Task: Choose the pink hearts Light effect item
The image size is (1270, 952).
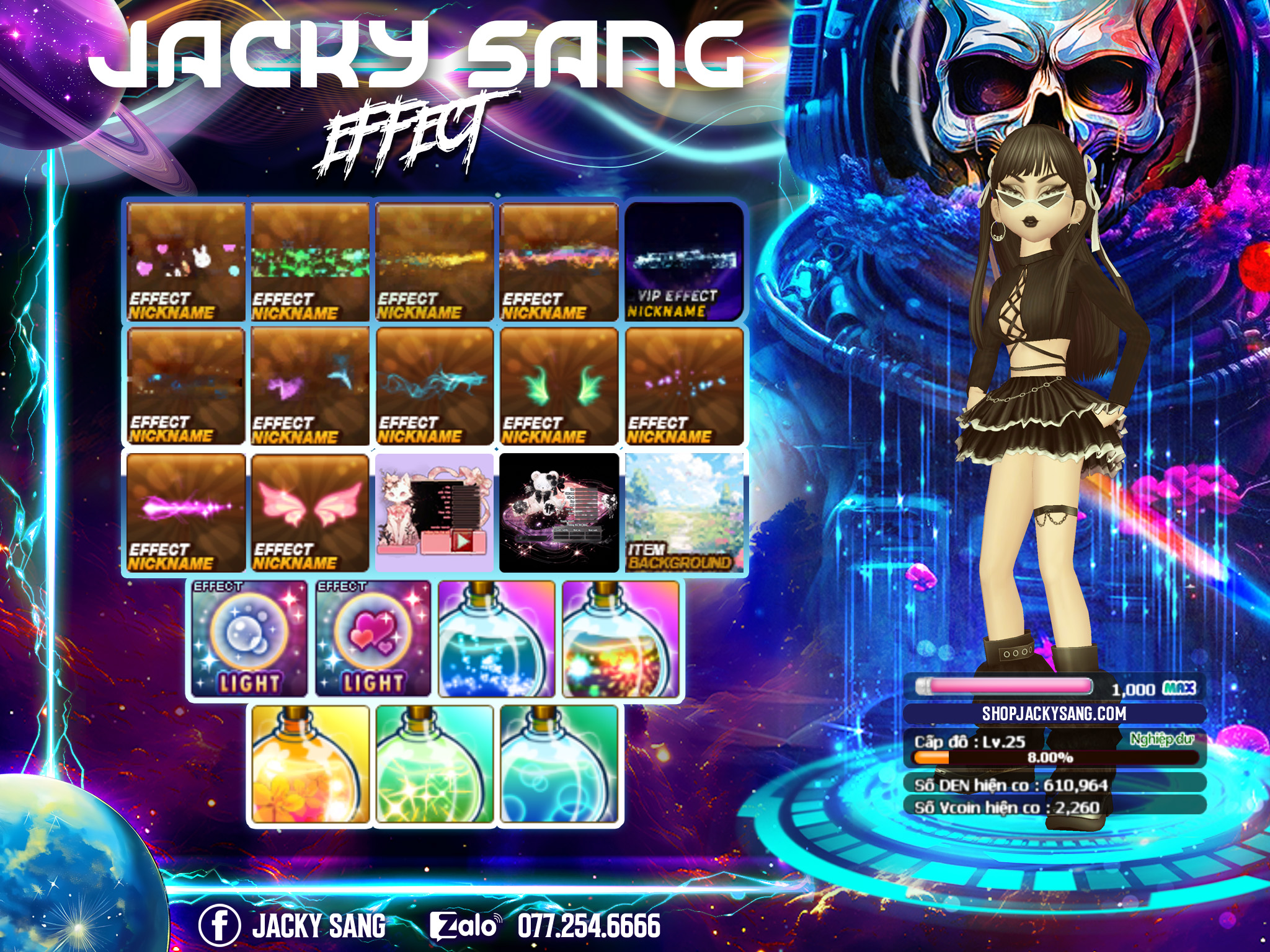Action: 373,638
